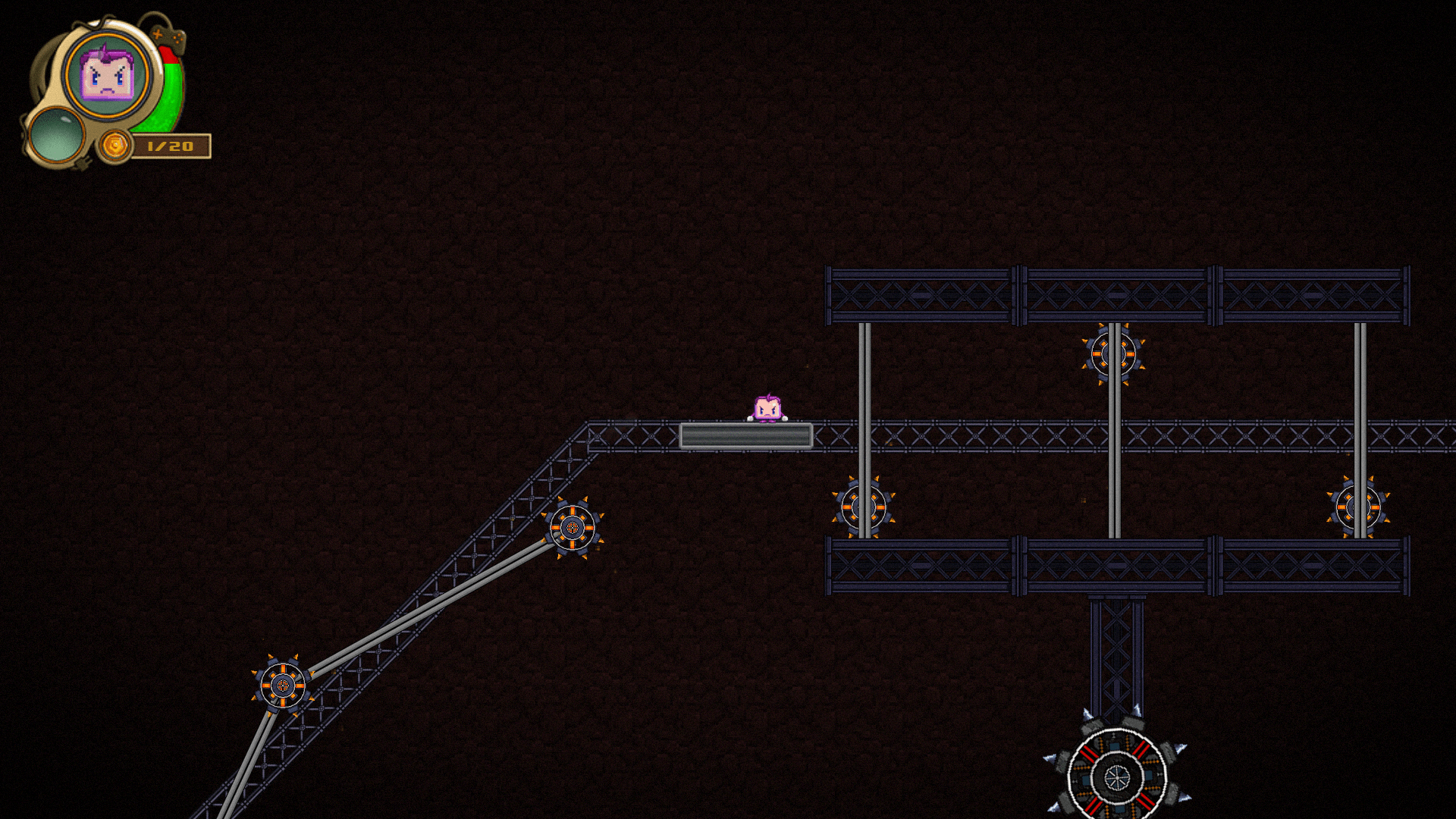
Task: Click the gold ring around the portrait
Action: 105,36
